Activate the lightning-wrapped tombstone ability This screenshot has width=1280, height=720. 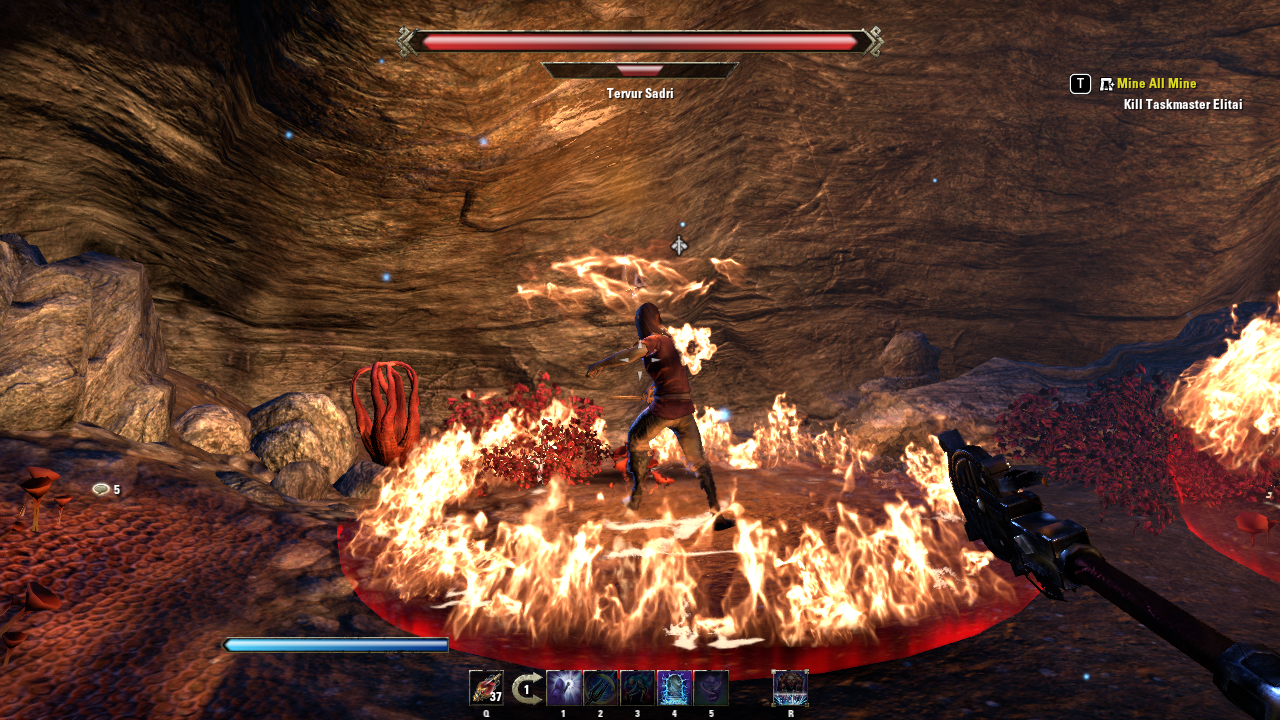tap(674, 688)
